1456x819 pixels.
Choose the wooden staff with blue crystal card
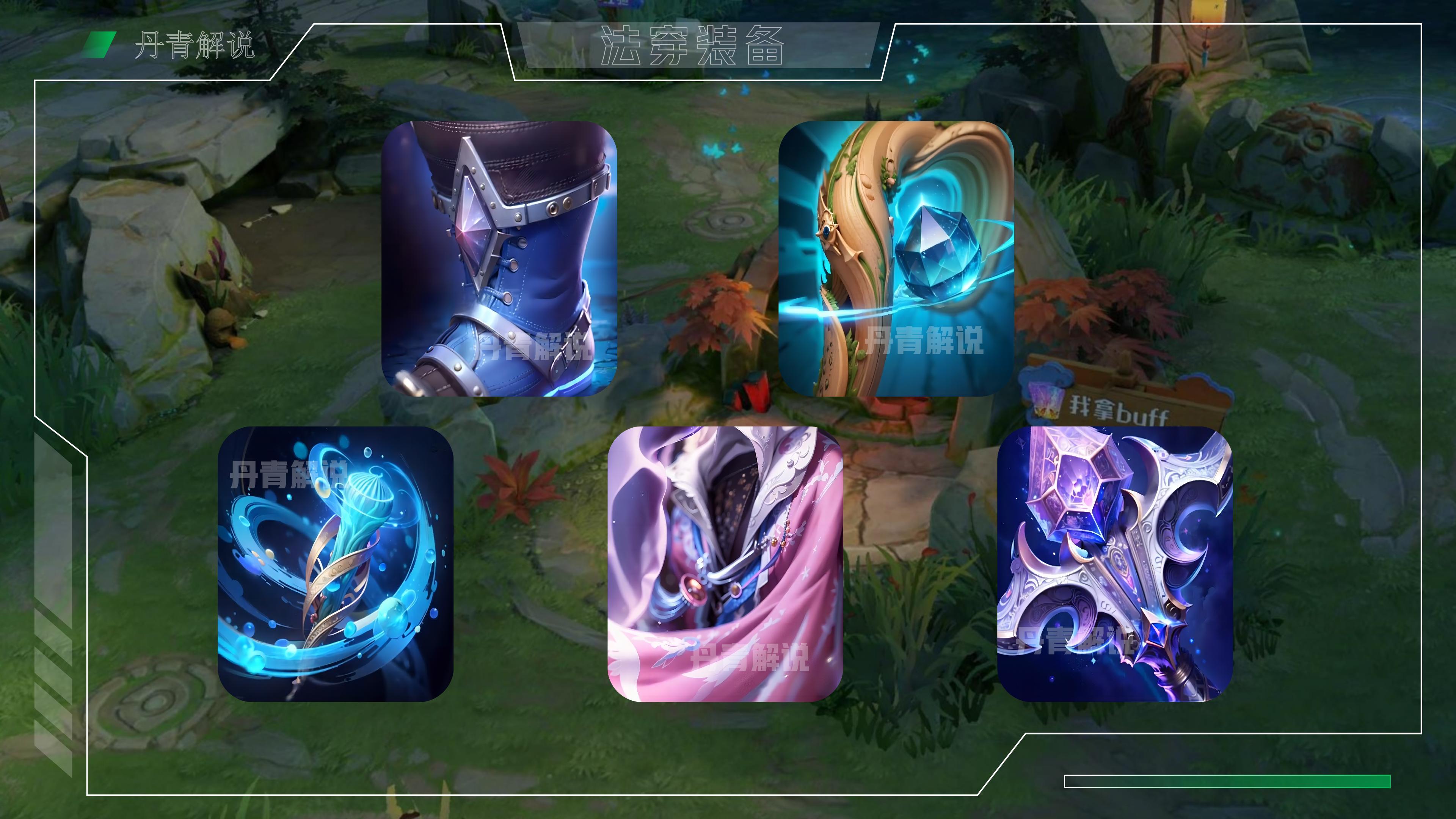pyautogui.click(x=896, y=258)
